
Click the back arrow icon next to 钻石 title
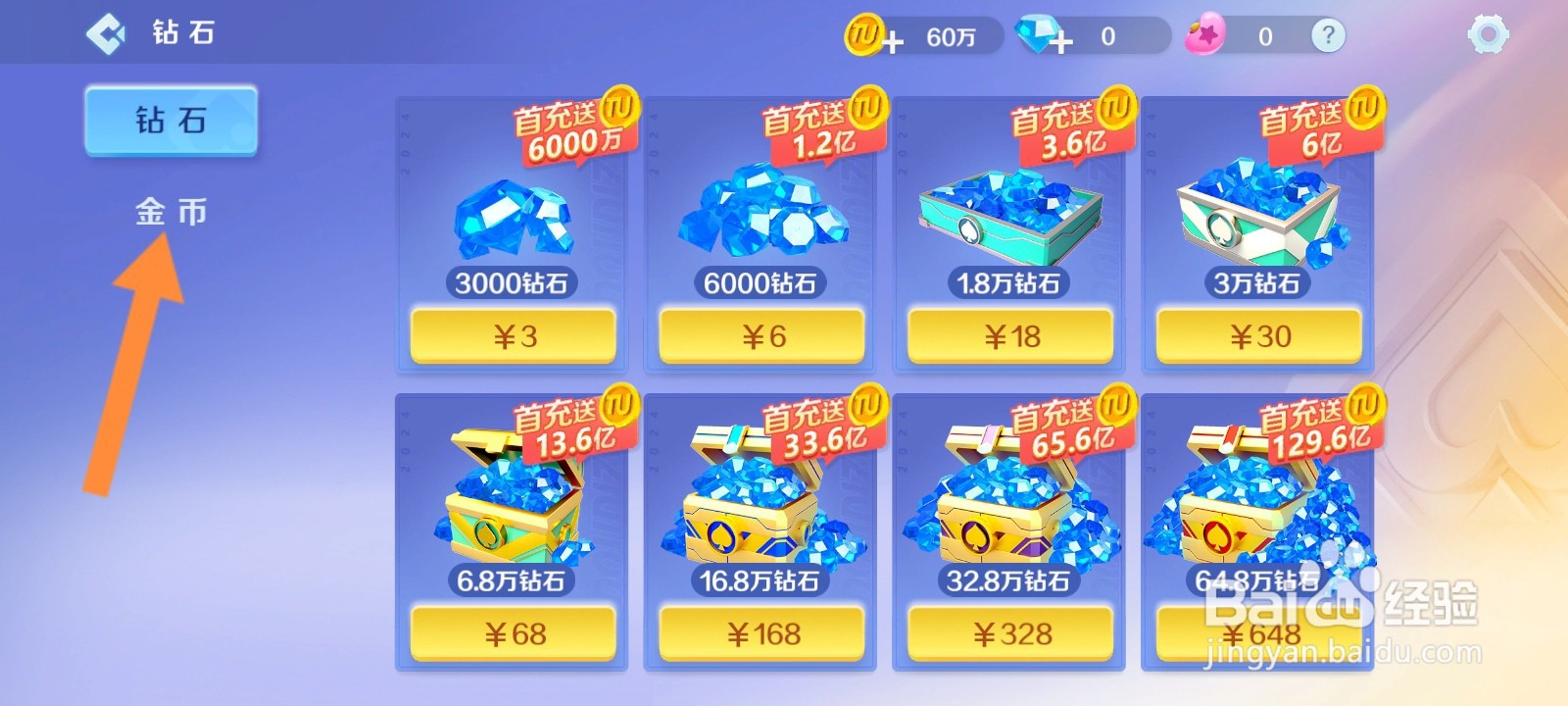click(x=105, y=32)
